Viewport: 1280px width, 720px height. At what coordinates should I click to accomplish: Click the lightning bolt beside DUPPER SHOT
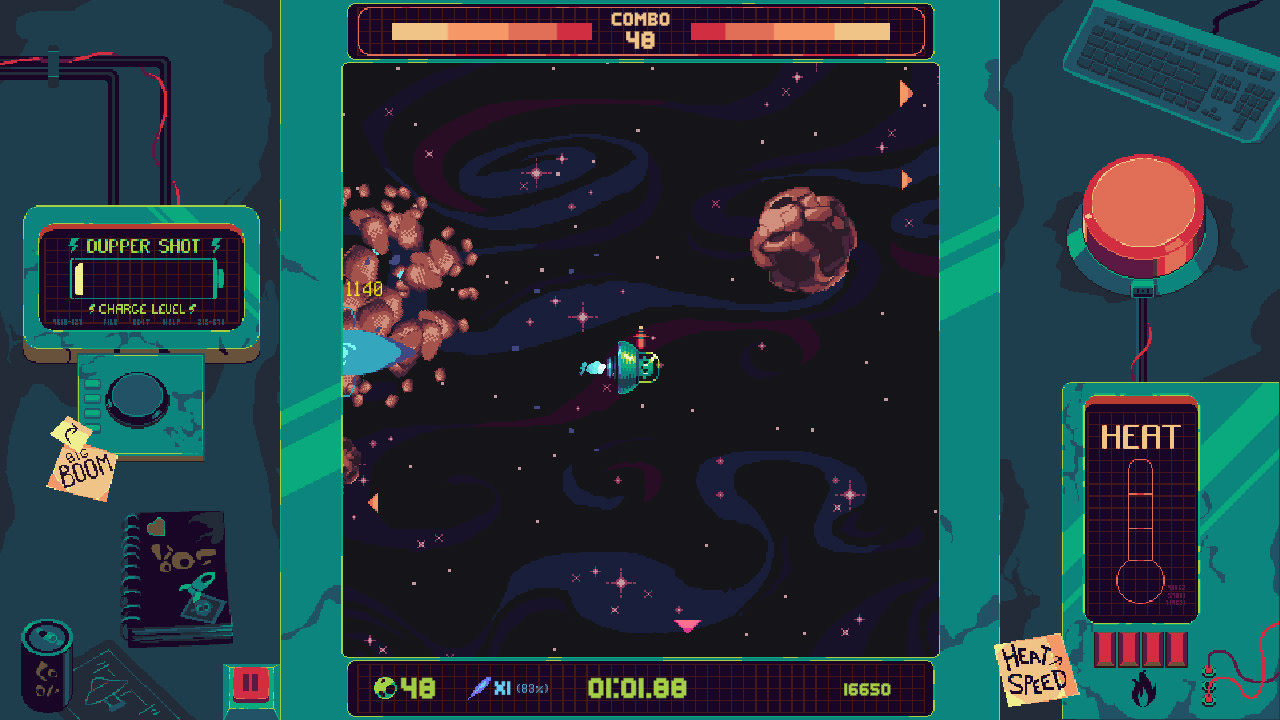click(x=74, y=245)
